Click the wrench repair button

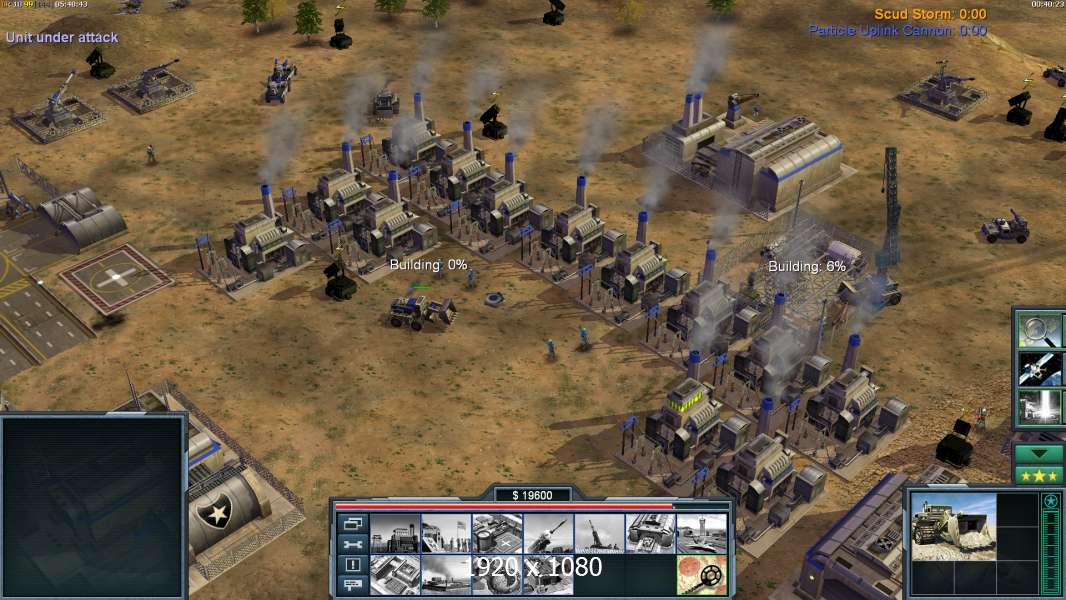coord(353,544)
